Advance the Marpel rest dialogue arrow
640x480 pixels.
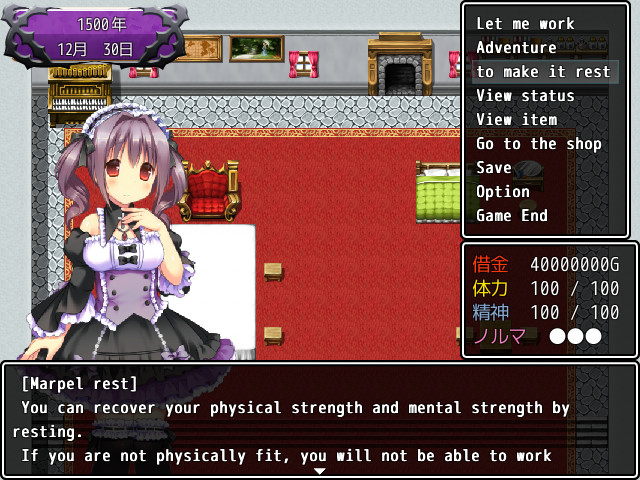[x=319, y=470]
